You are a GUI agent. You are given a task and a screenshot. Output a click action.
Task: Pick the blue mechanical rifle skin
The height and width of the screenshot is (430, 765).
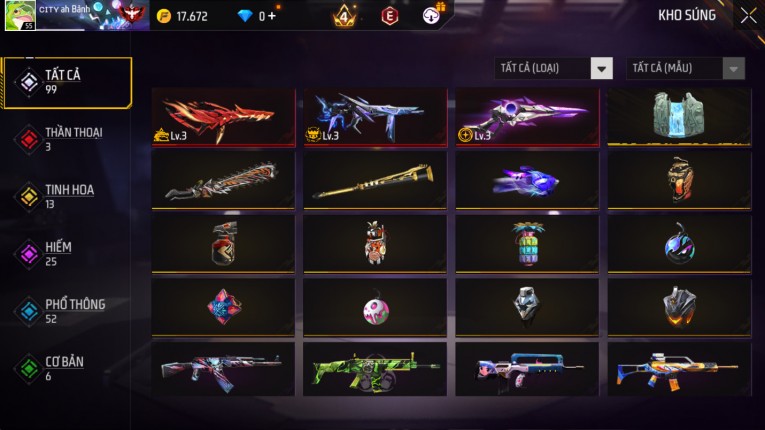[x=375, y=118]
